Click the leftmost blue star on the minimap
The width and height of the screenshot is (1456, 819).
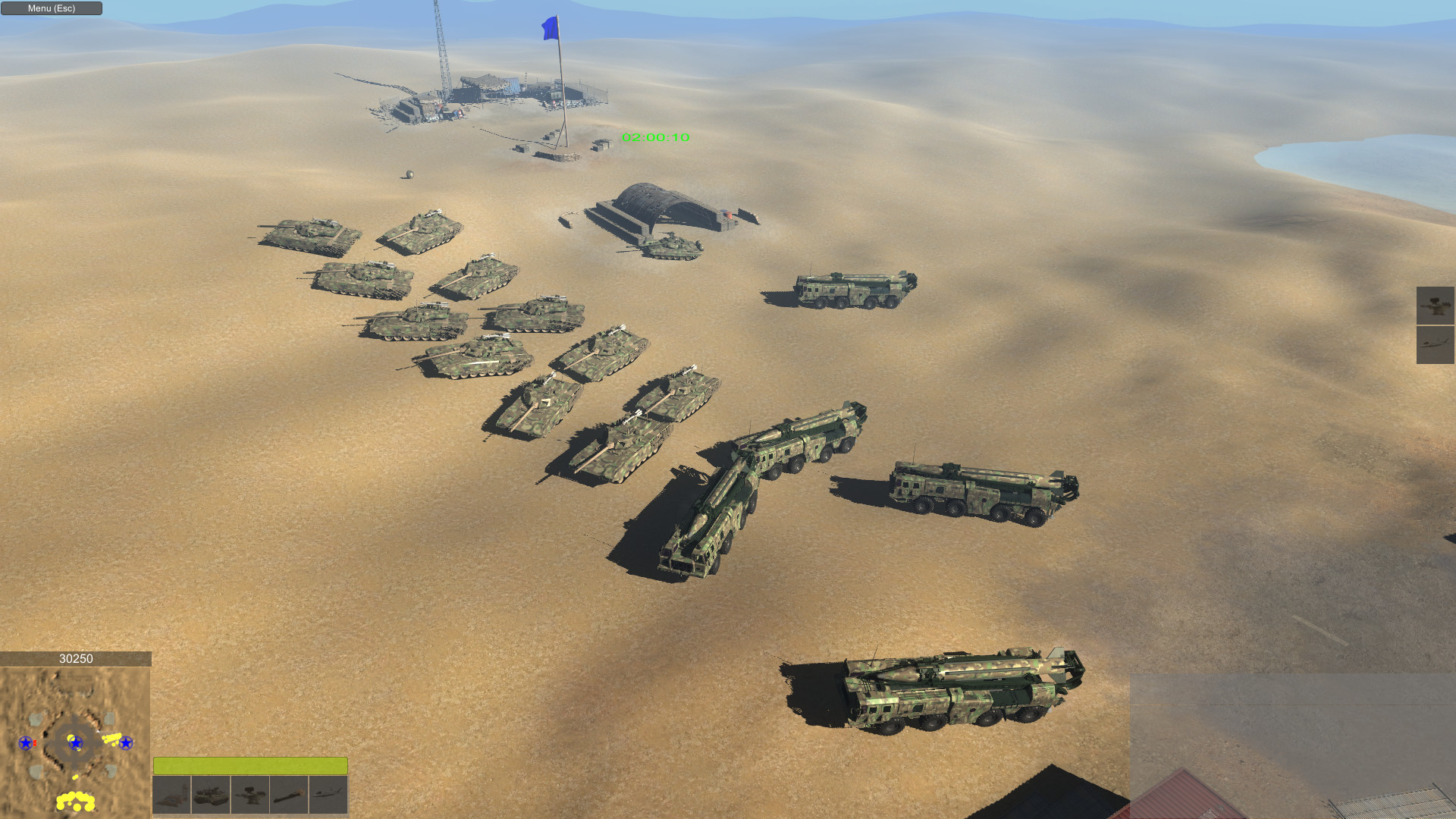point(27,743)
